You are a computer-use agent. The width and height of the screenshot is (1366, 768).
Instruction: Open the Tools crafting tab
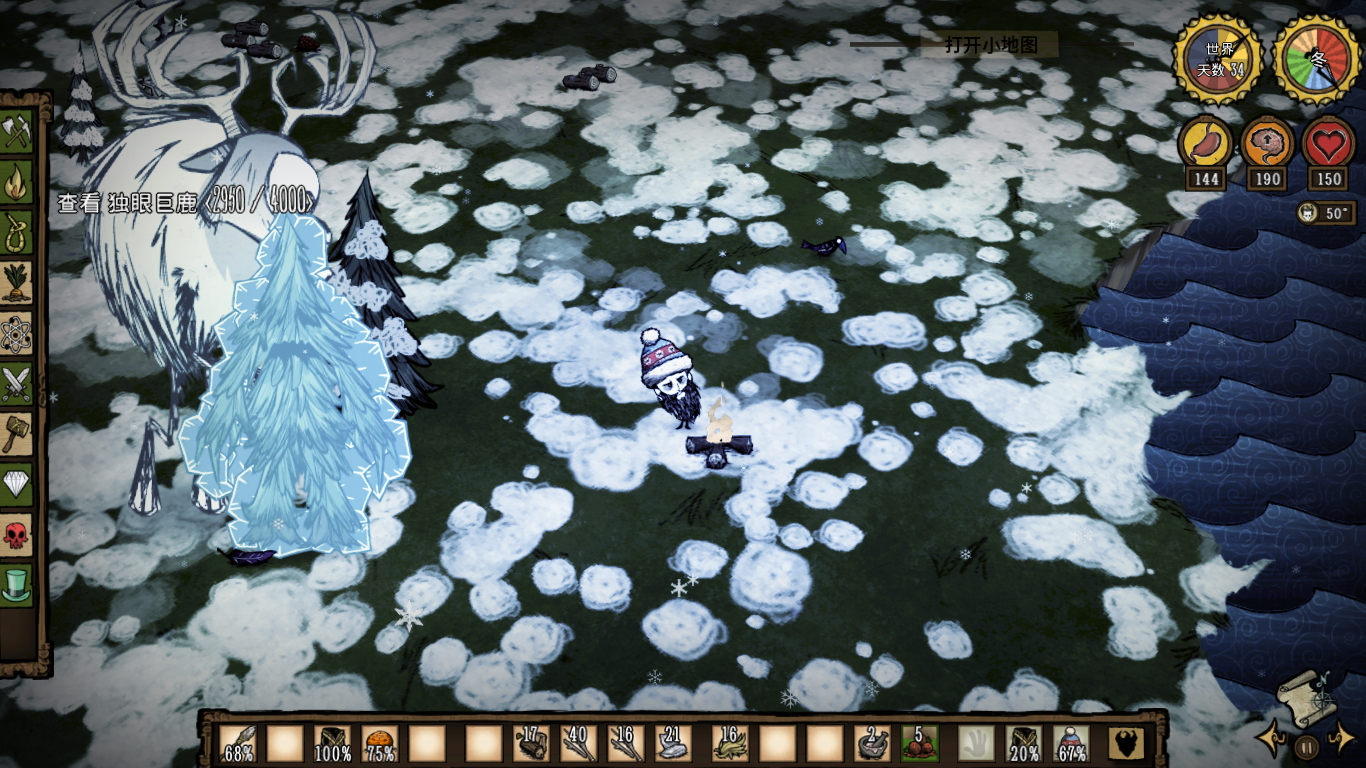pyautogui.click(x=17, y=133)
